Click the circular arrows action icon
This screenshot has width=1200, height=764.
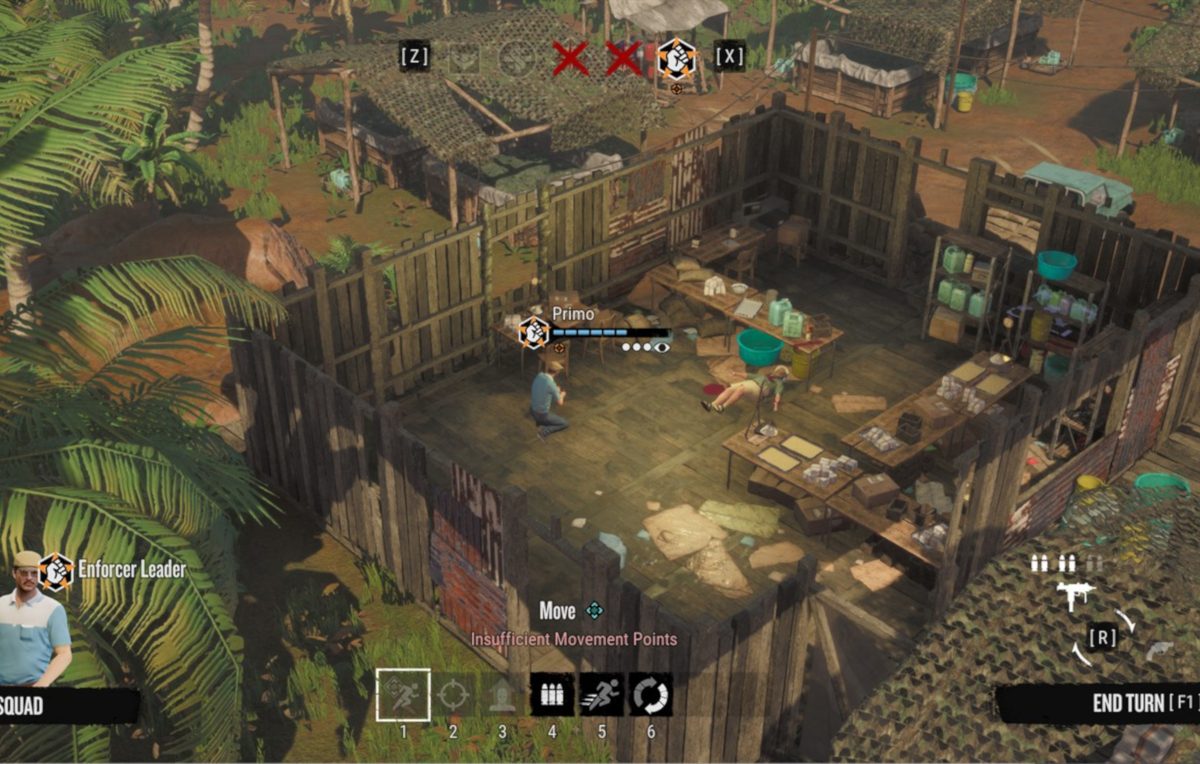pyautogui.click(x=650, y=694)
